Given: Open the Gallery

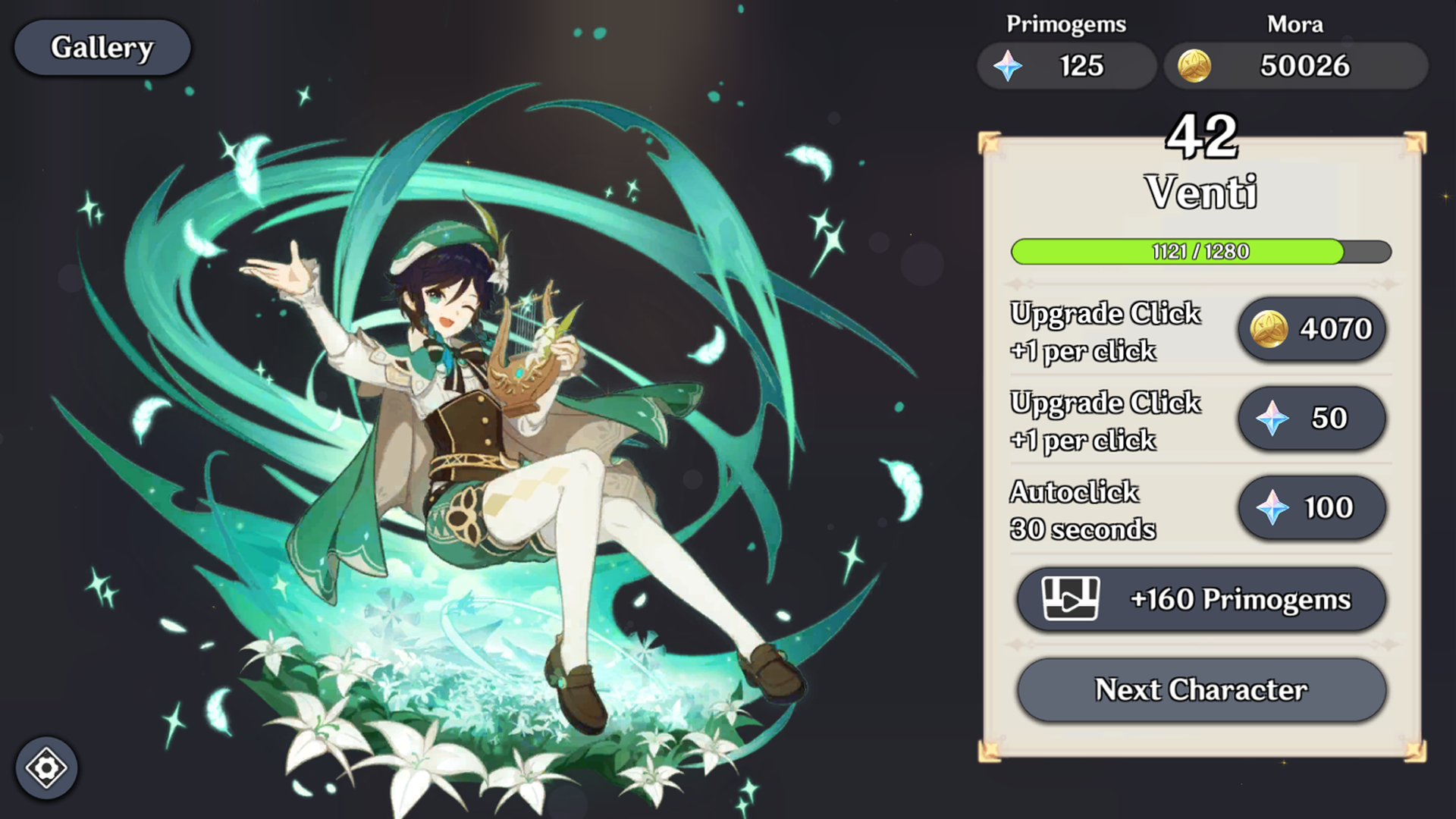Looking at the screenshot, I should tap(102, 47).
